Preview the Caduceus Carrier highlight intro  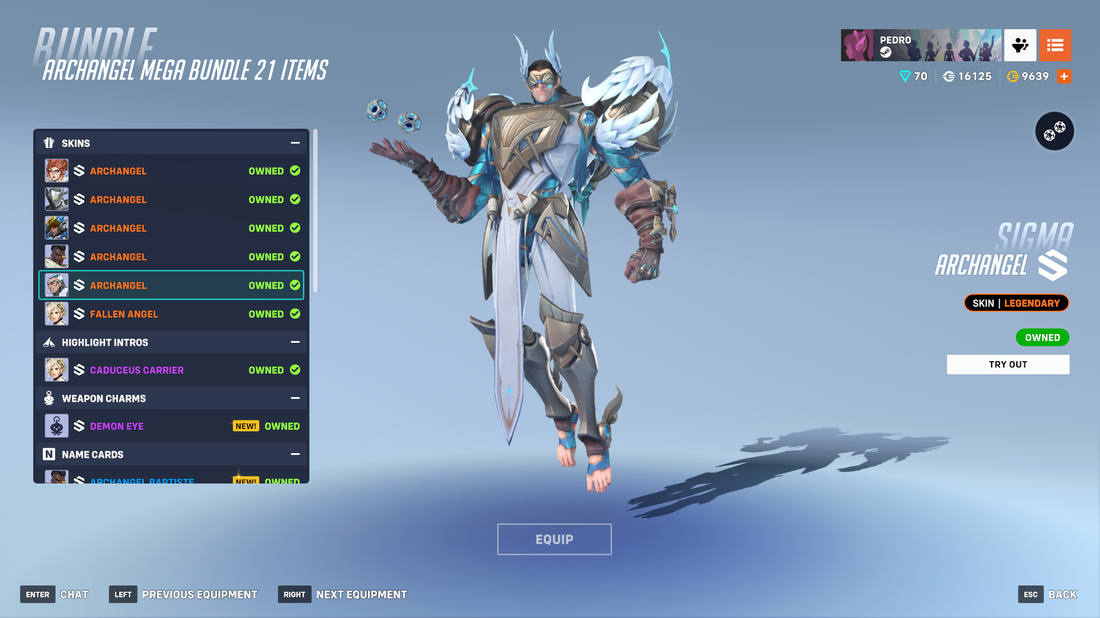click(171, 370)
